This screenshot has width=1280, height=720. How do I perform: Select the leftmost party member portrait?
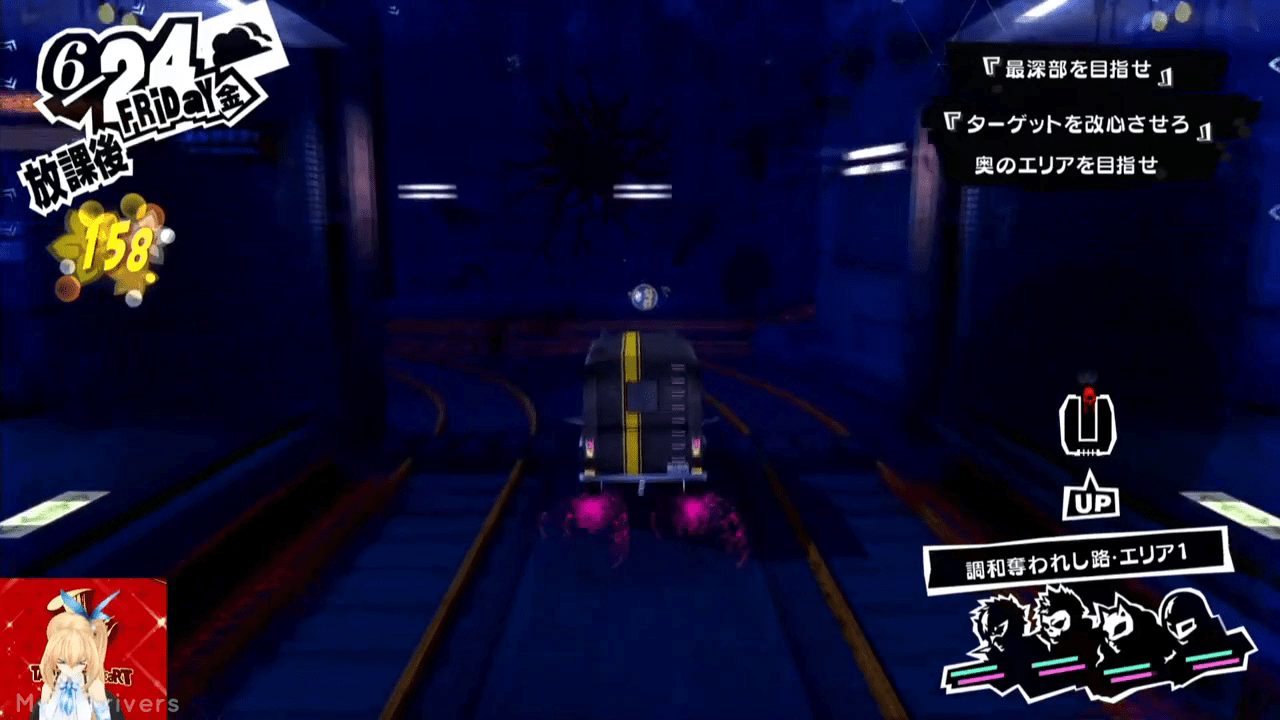point(995,630)
